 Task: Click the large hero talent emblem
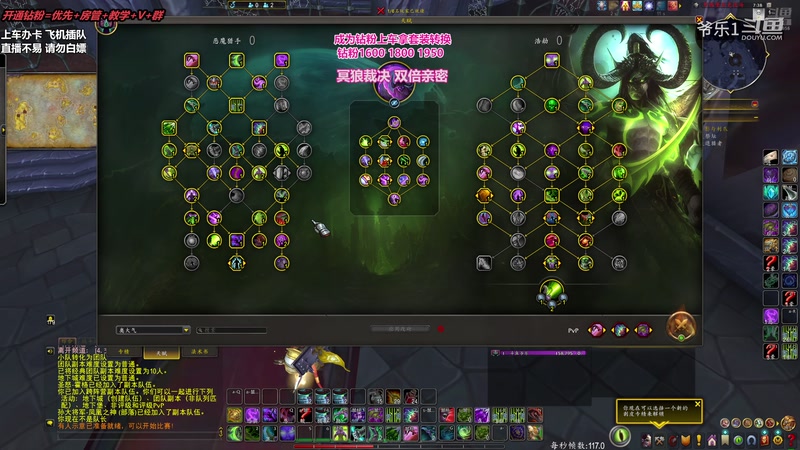(394, 81)
